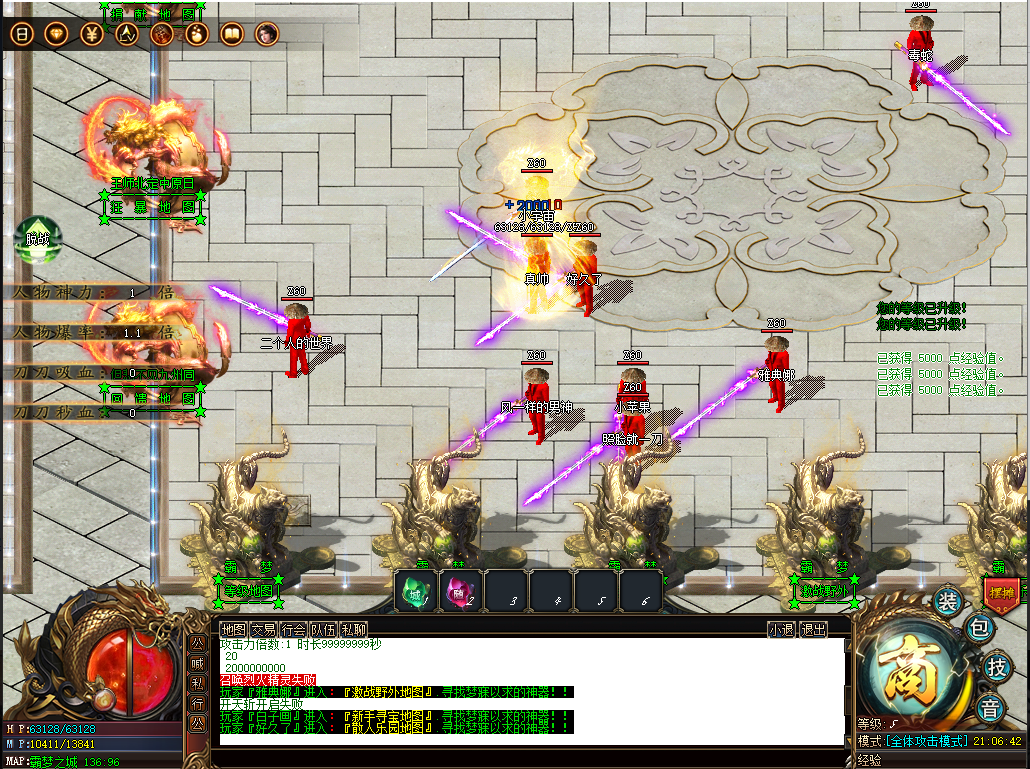Open the 私聊 private chat button
The height and width of the screenshot is (769, 1030).
point(353,630)
